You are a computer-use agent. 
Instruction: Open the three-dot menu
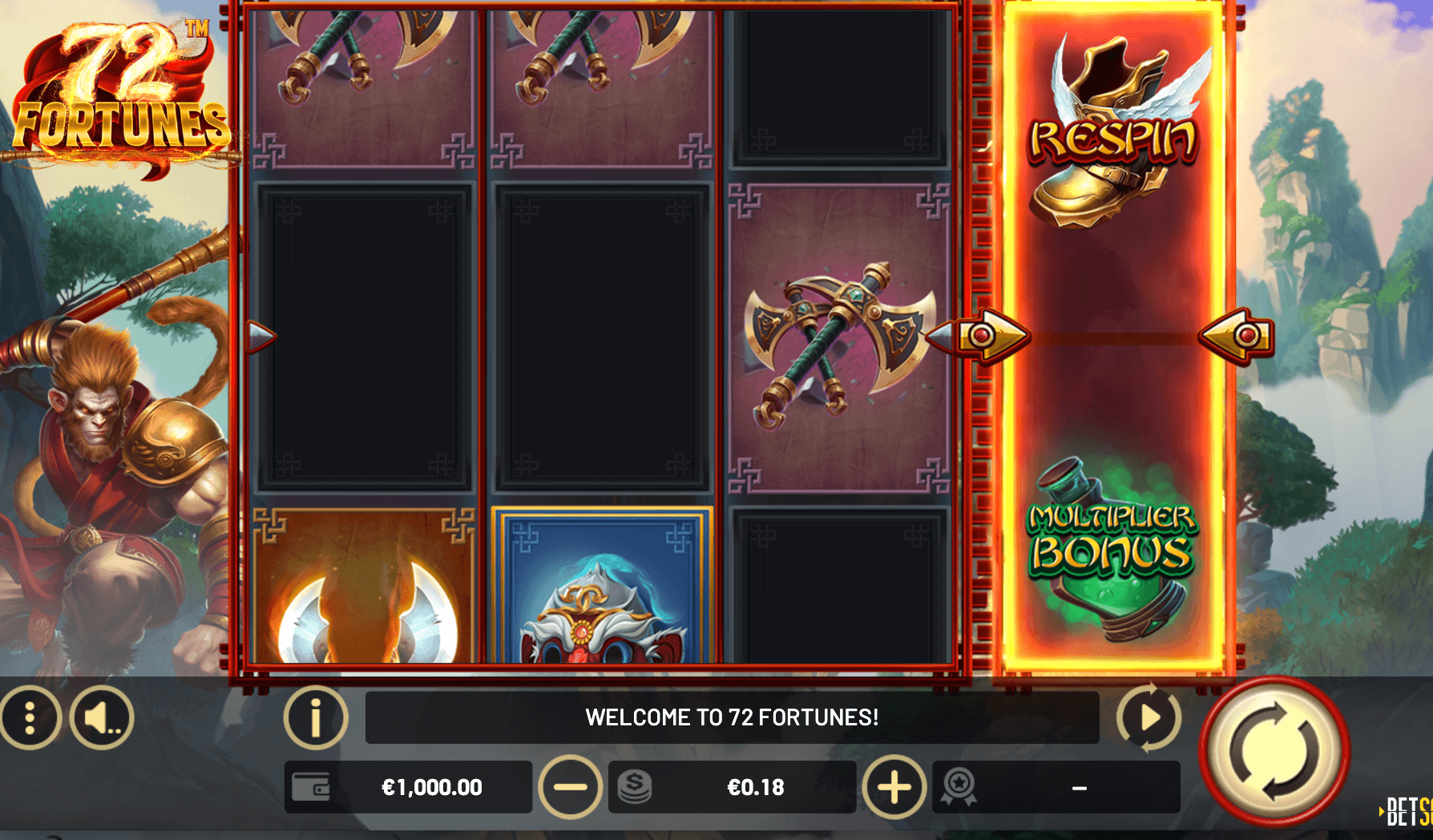[x=30, y=717]
